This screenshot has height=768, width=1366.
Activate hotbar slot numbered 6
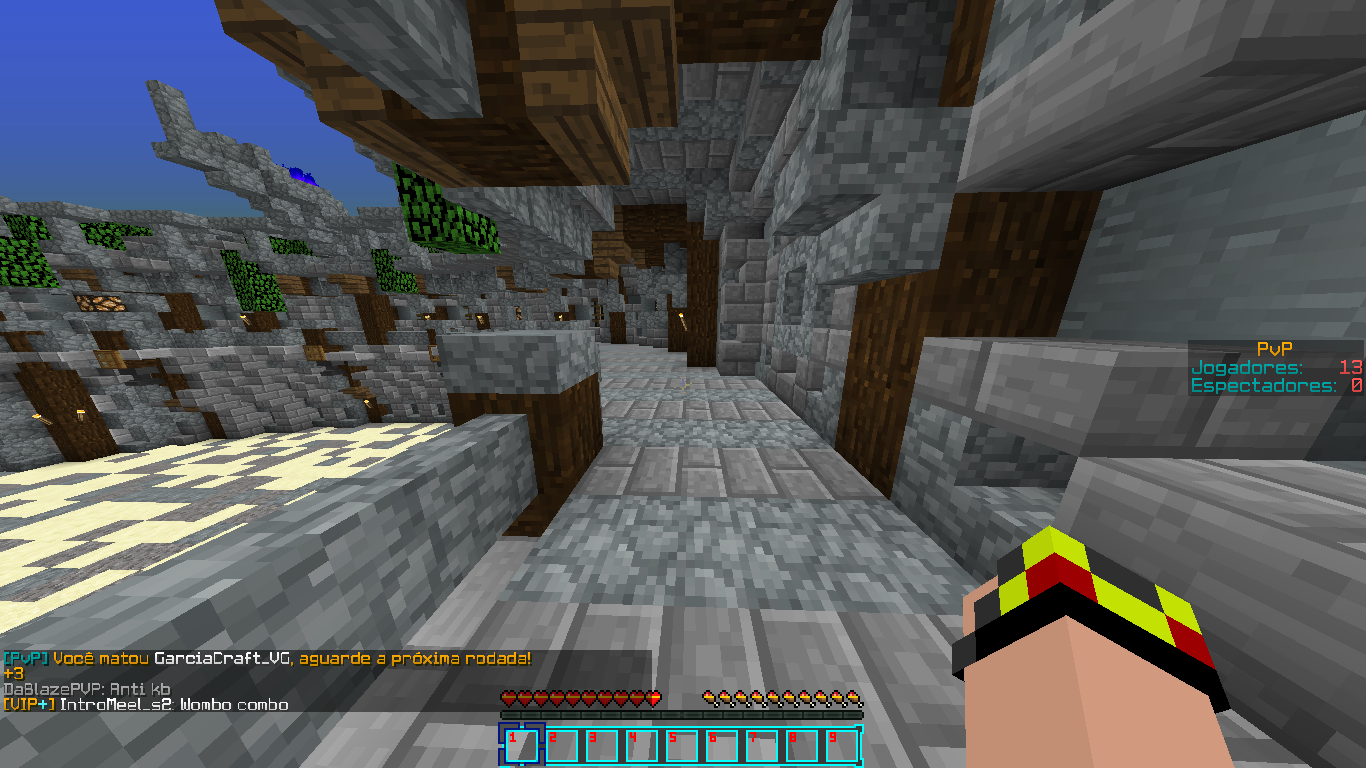(721, 746)
